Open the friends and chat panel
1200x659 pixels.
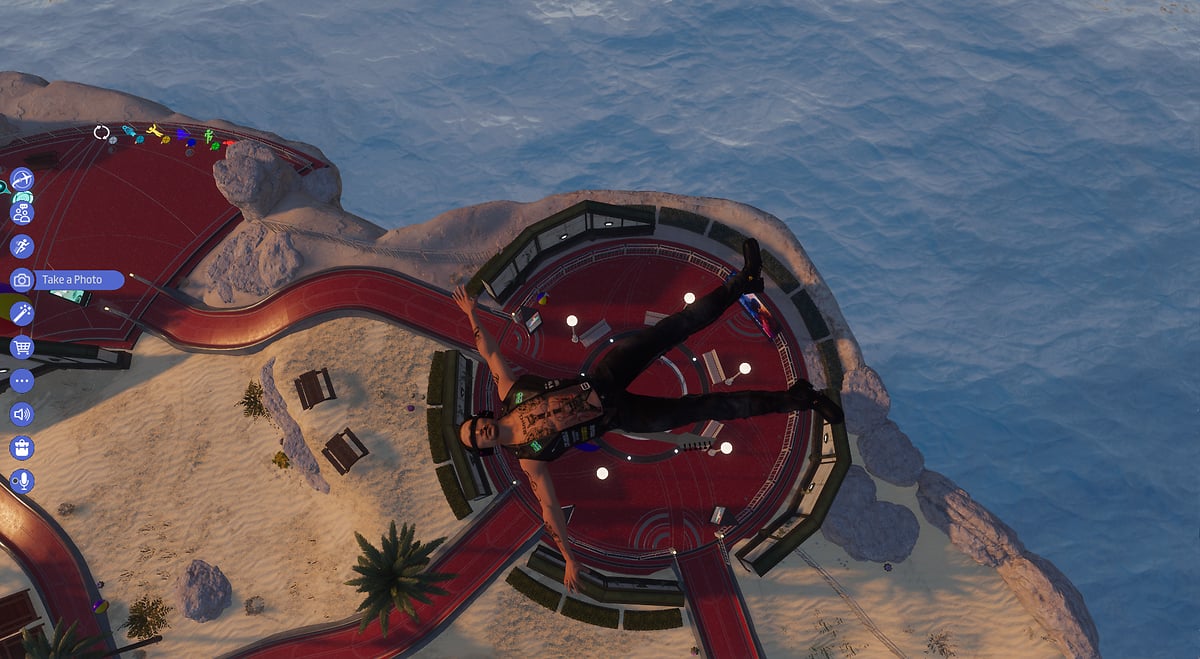[x=22, y=212]
